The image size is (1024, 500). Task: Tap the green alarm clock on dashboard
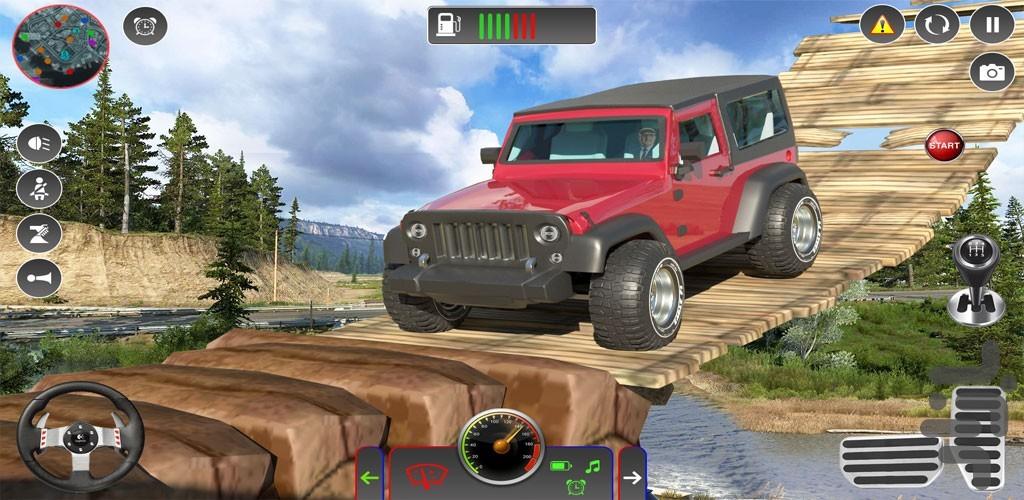(x=576, y=488)
